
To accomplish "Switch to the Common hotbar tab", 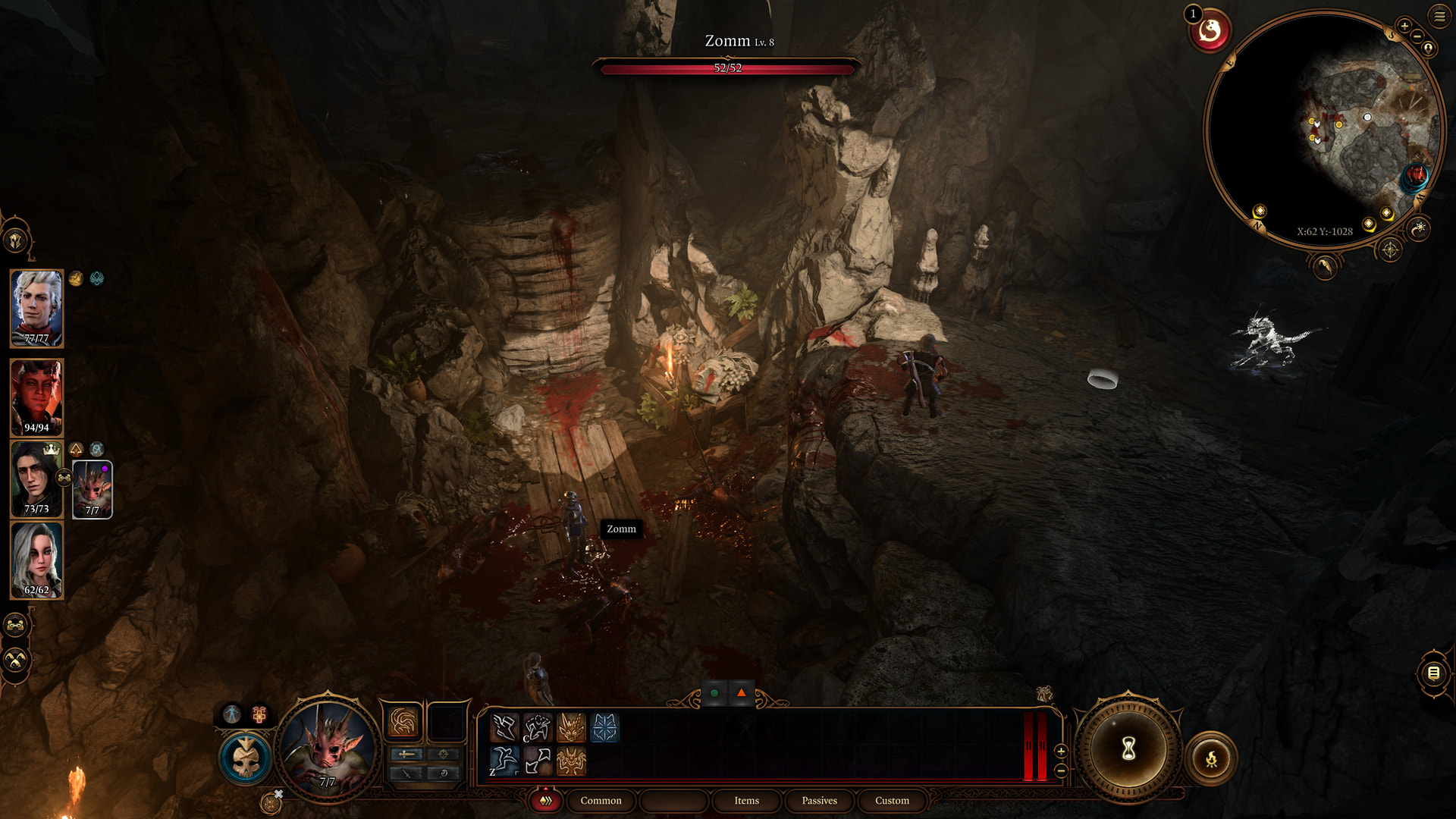I will pyautogui.click(x=601, y=801).
